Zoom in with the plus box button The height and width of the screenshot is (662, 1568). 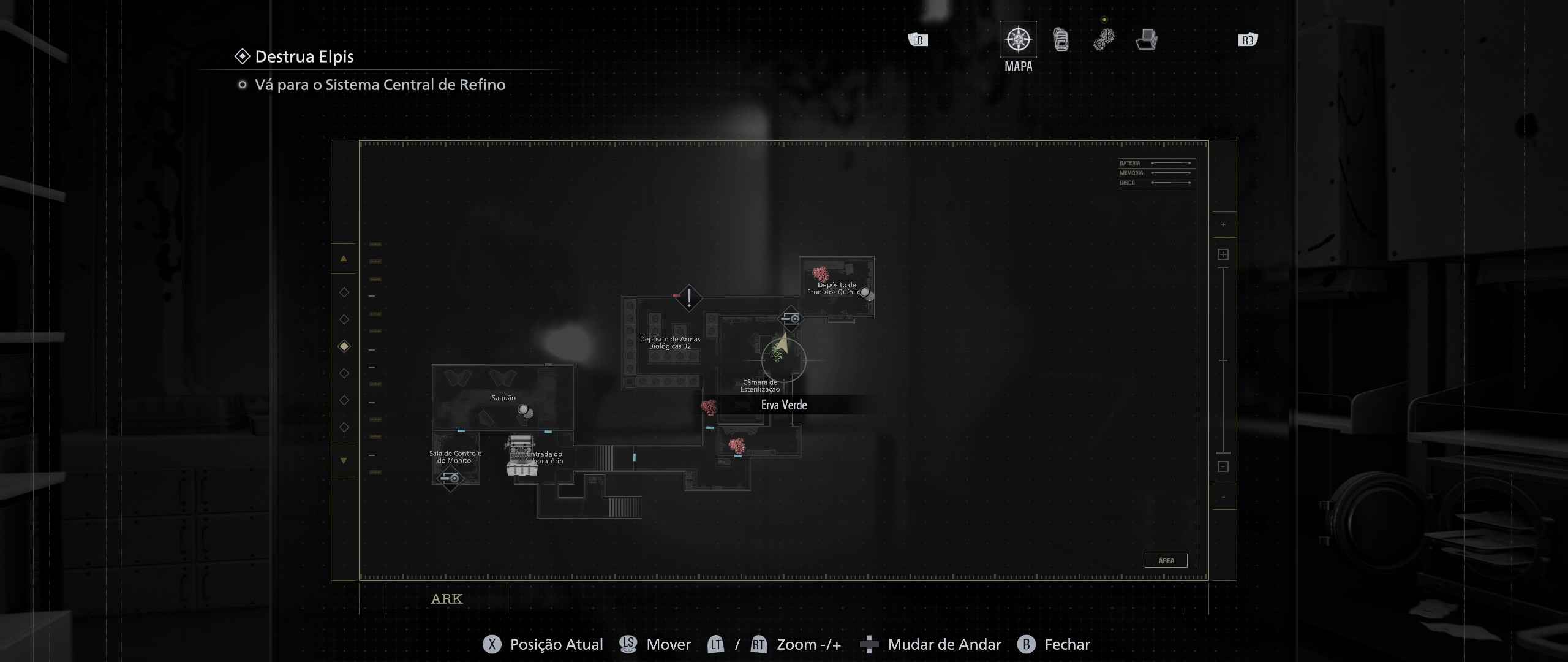point(1223,254)
